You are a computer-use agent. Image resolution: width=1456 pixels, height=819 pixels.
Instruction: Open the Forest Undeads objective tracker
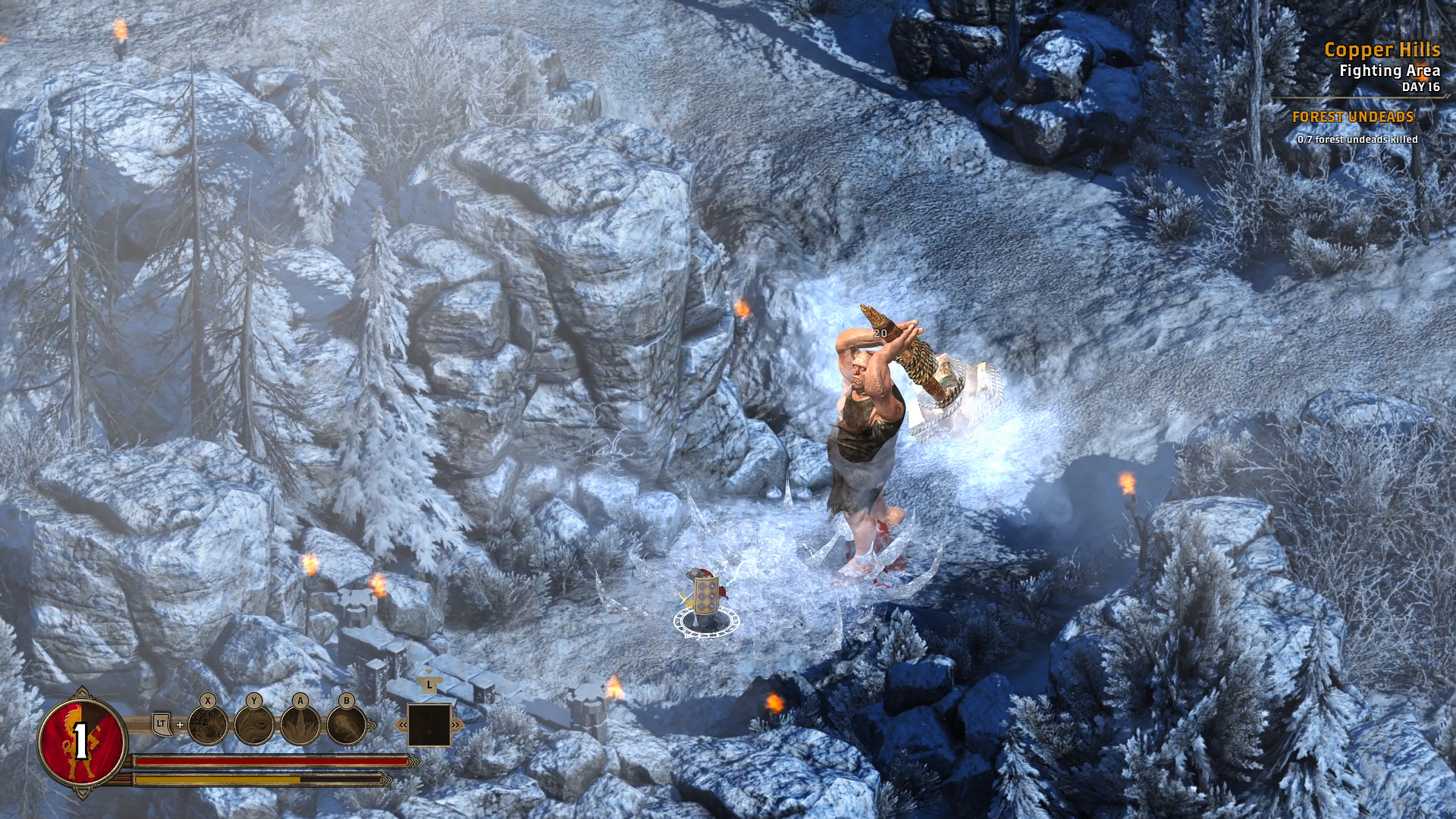click(1353, 117)
